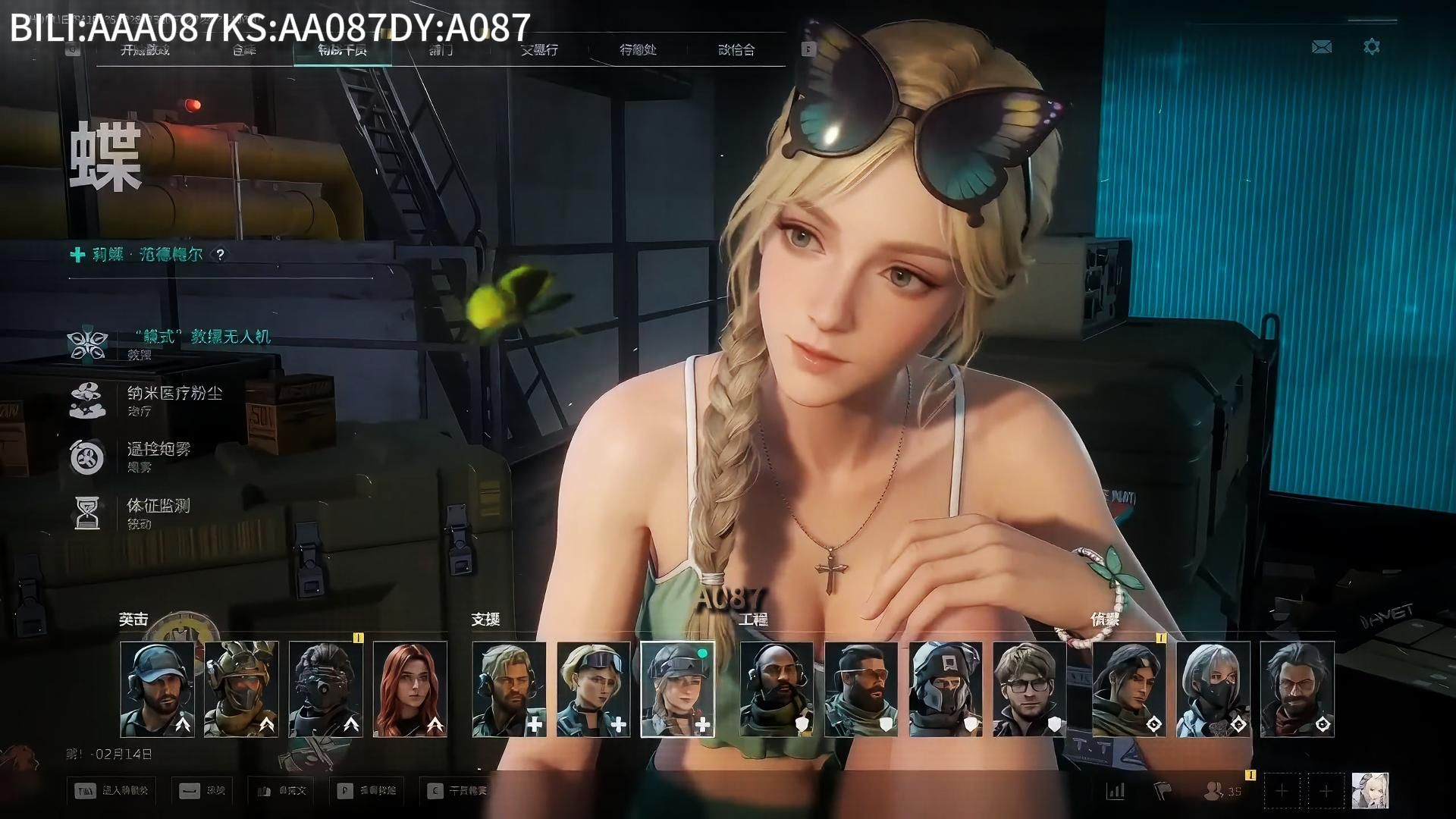
Task: Open the mail envelope icon
Action: pos(1322,47)
